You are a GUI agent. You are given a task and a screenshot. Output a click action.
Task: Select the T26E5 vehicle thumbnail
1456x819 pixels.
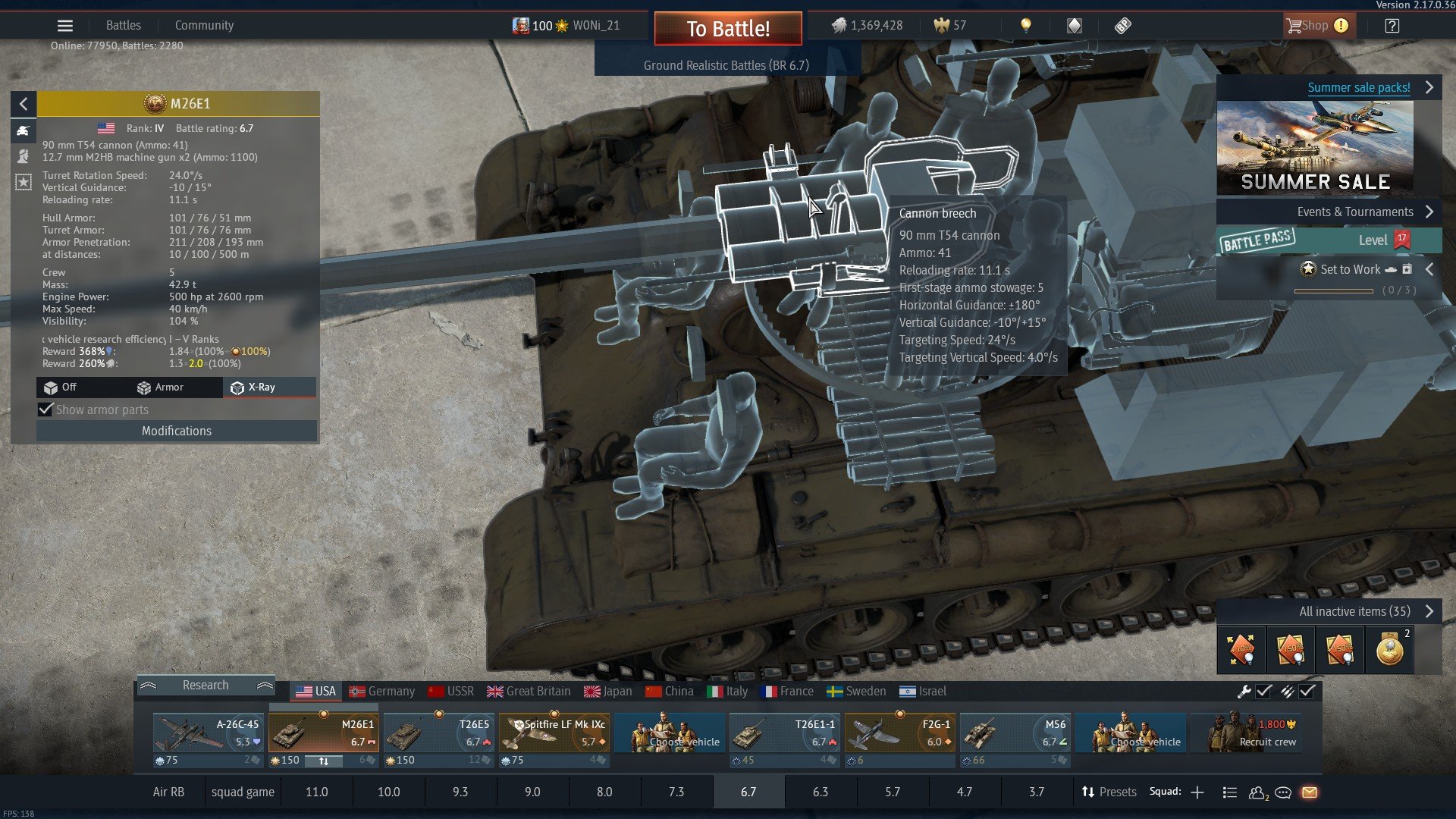(438, 733)
